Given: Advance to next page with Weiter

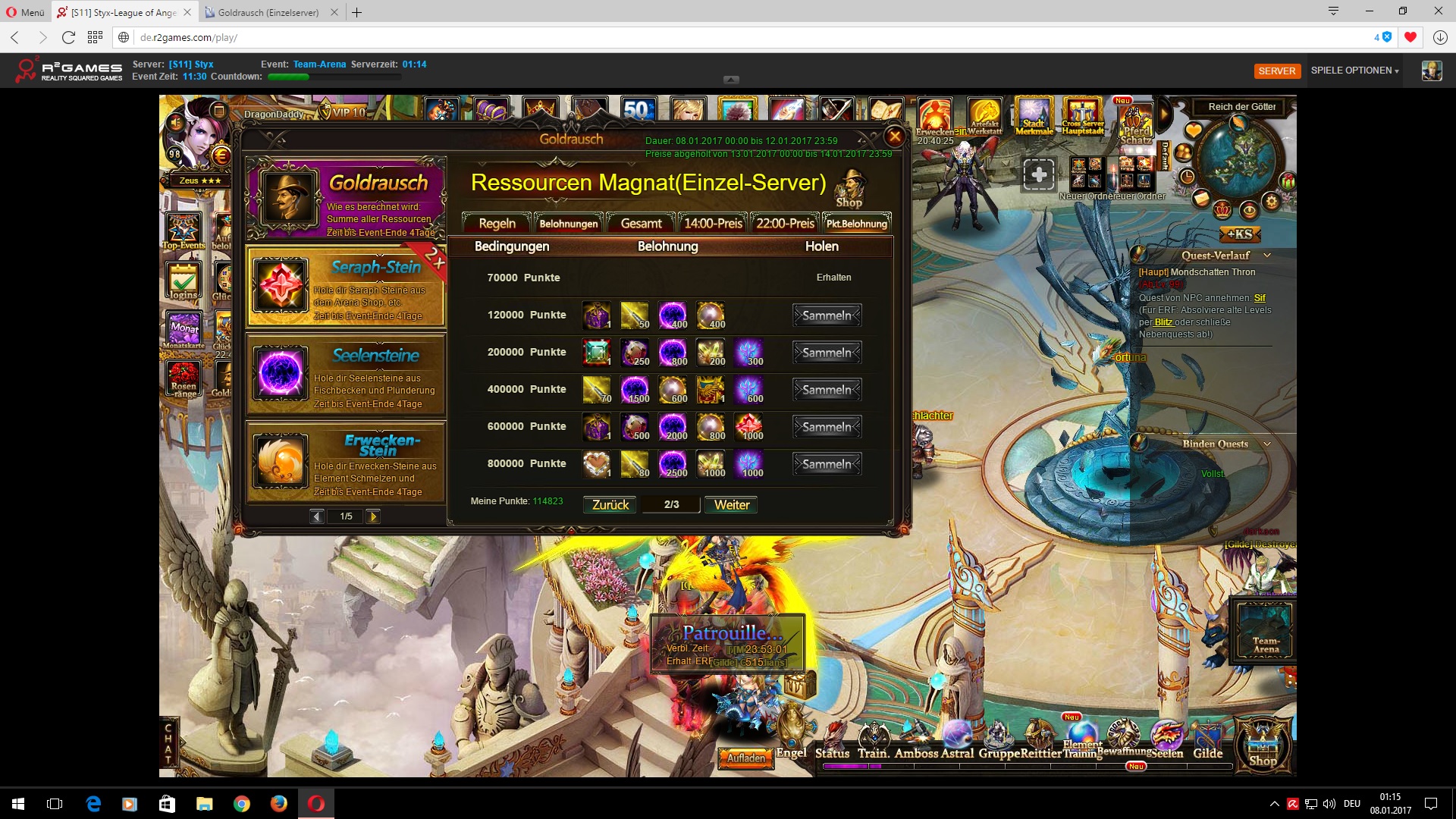Looking at the screenshot, I should click(x=731, y=505).
